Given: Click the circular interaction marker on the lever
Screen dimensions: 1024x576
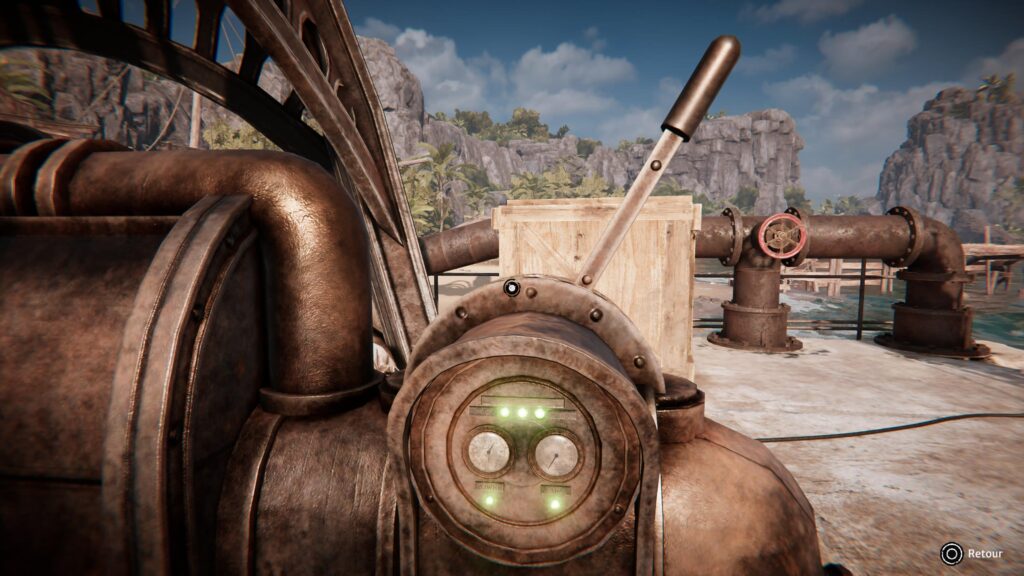Looking at the screenshot, I should [x=512, y=289].
